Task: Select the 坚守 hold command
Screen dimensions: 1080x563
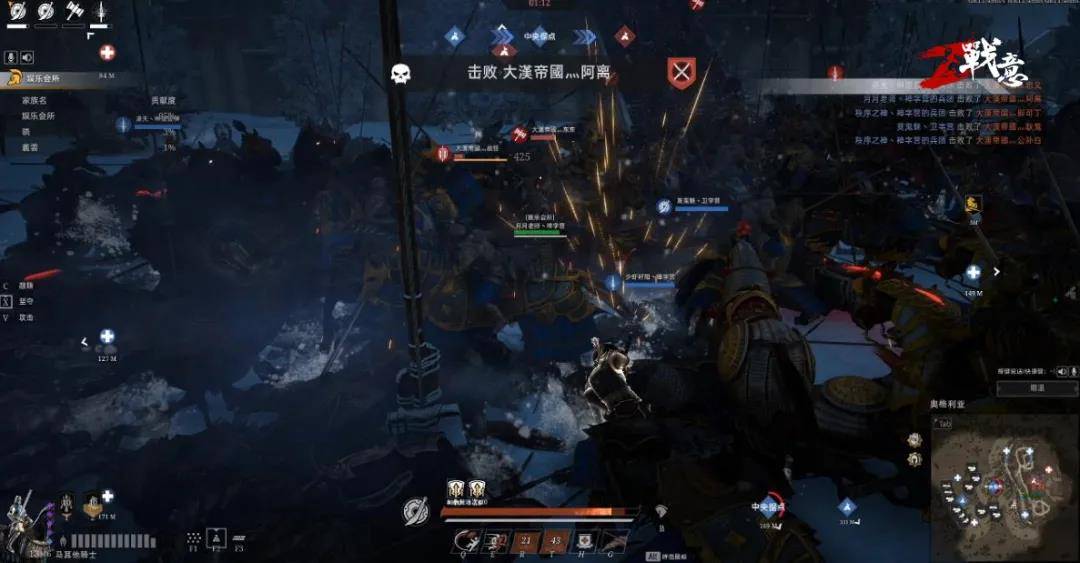Action: click(x=27, y=301)
